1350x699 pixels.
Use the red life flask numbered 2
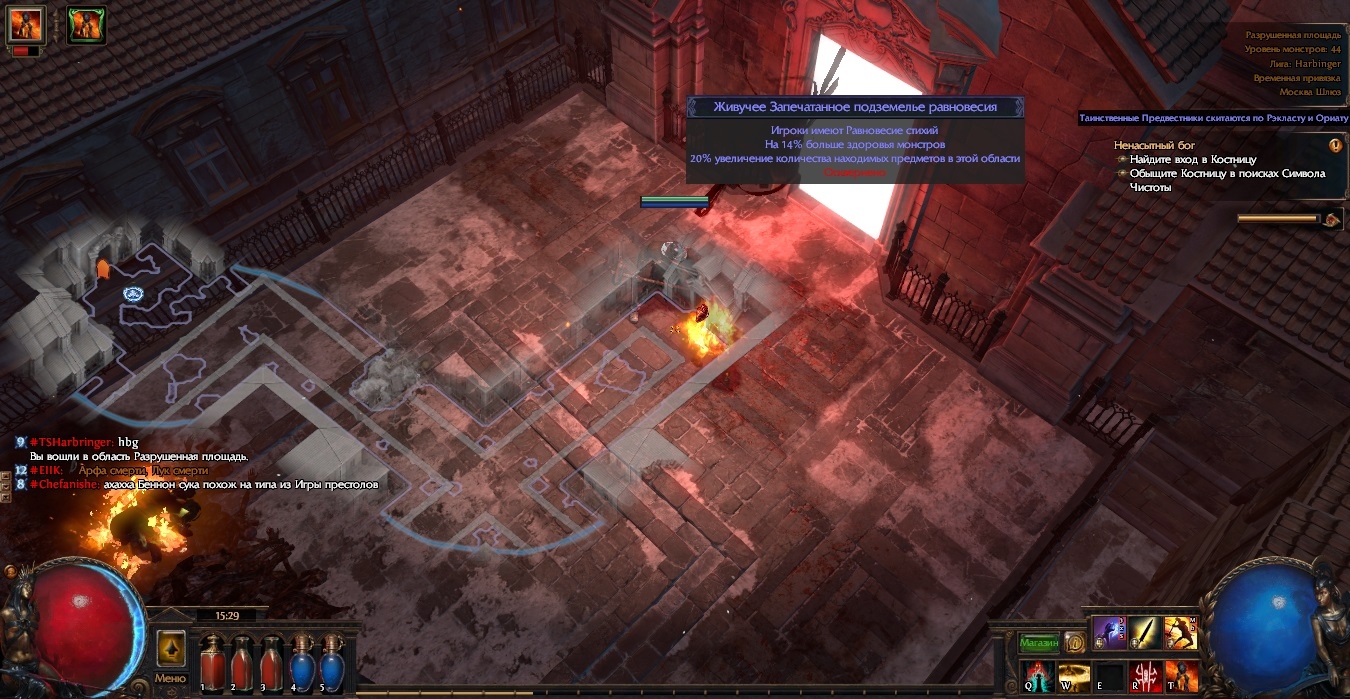click(x=241, y=661)
